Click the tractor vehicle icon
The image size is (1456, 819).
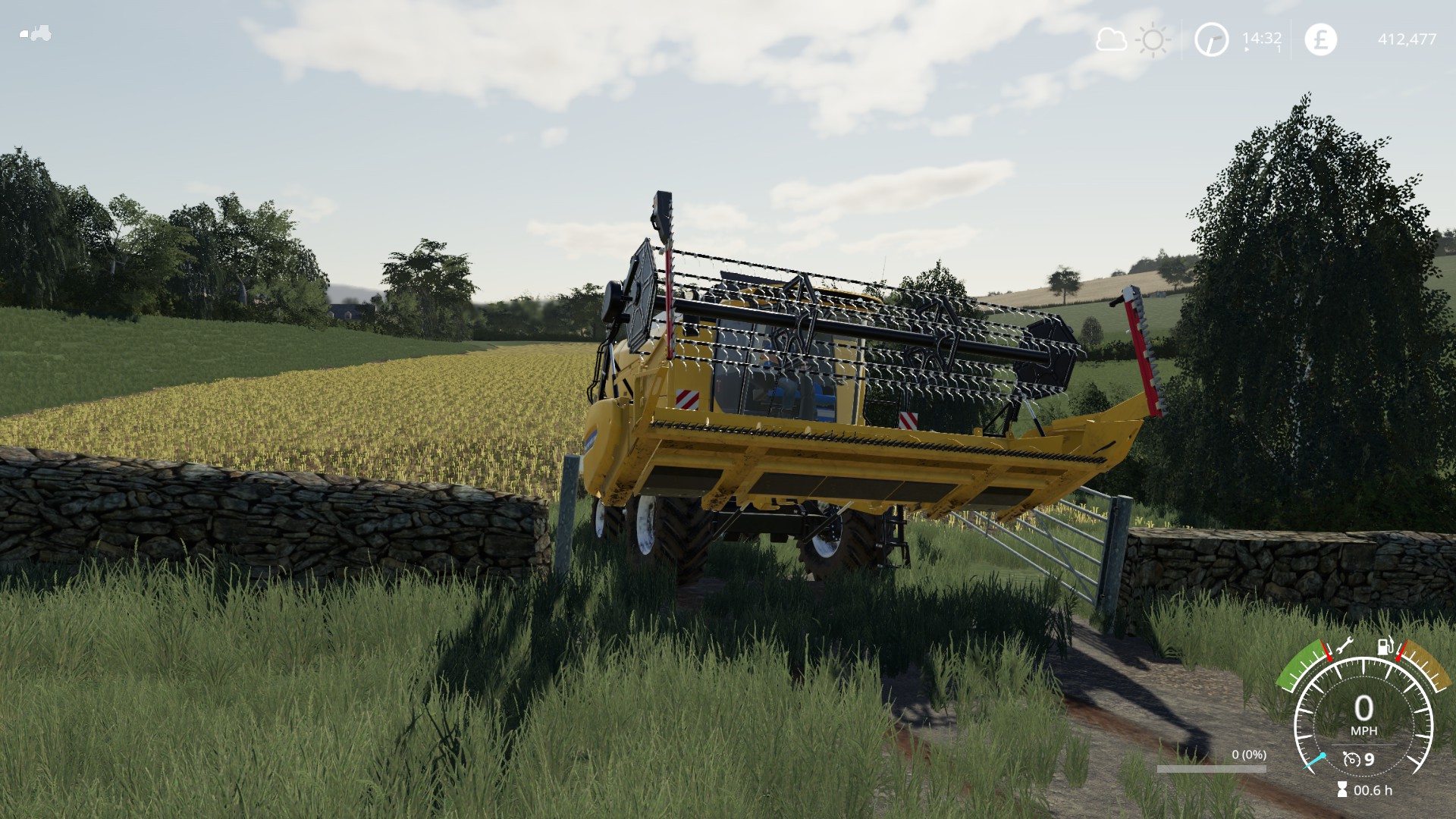tap(35, 33)
